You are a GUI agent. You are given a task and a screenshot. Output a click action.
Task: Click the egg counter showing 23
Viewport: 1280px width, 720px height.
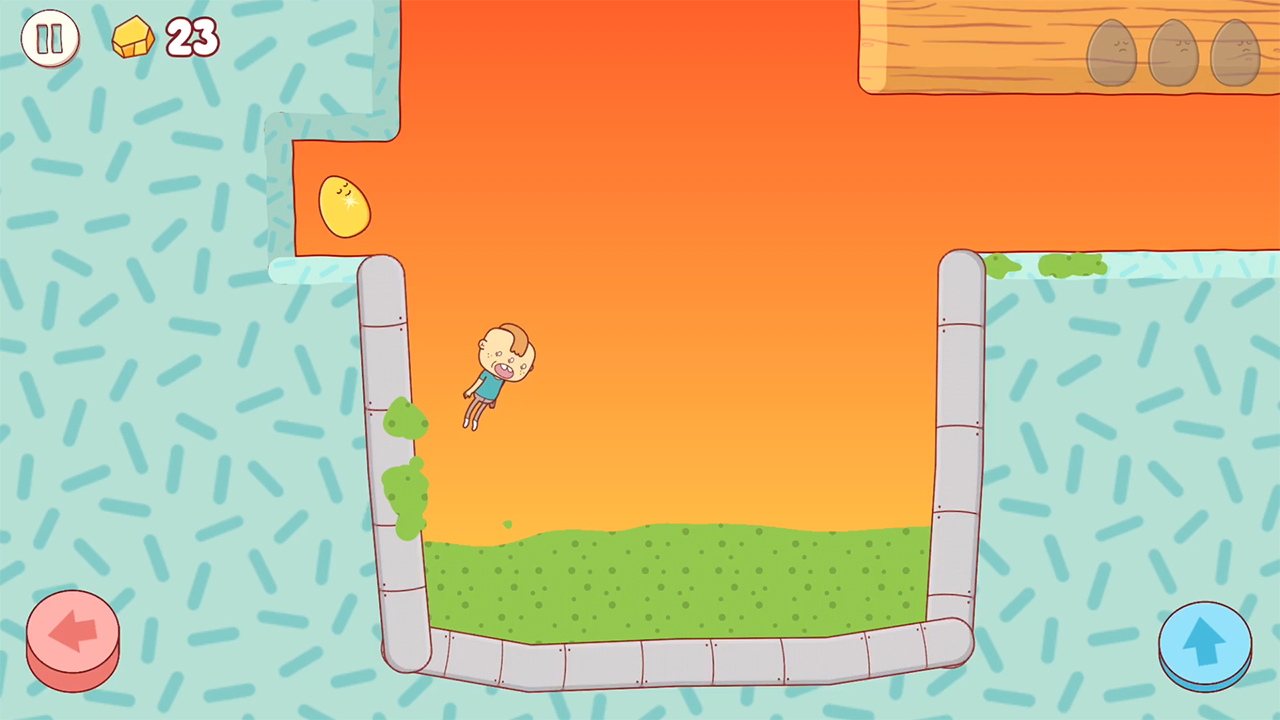pos(193,39)
